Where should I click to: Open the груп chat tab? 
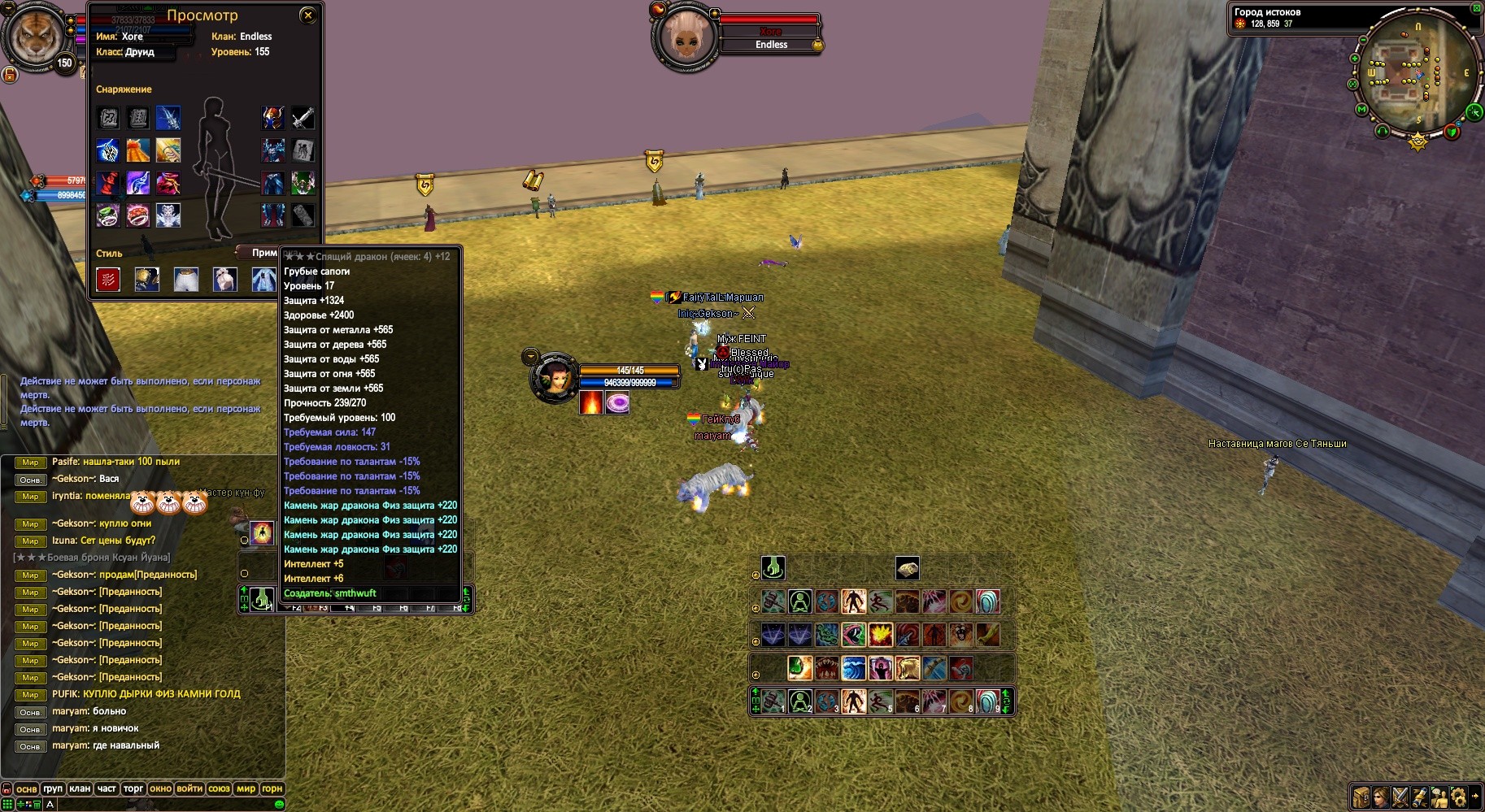pyautogui.click(x=53, y=788)
